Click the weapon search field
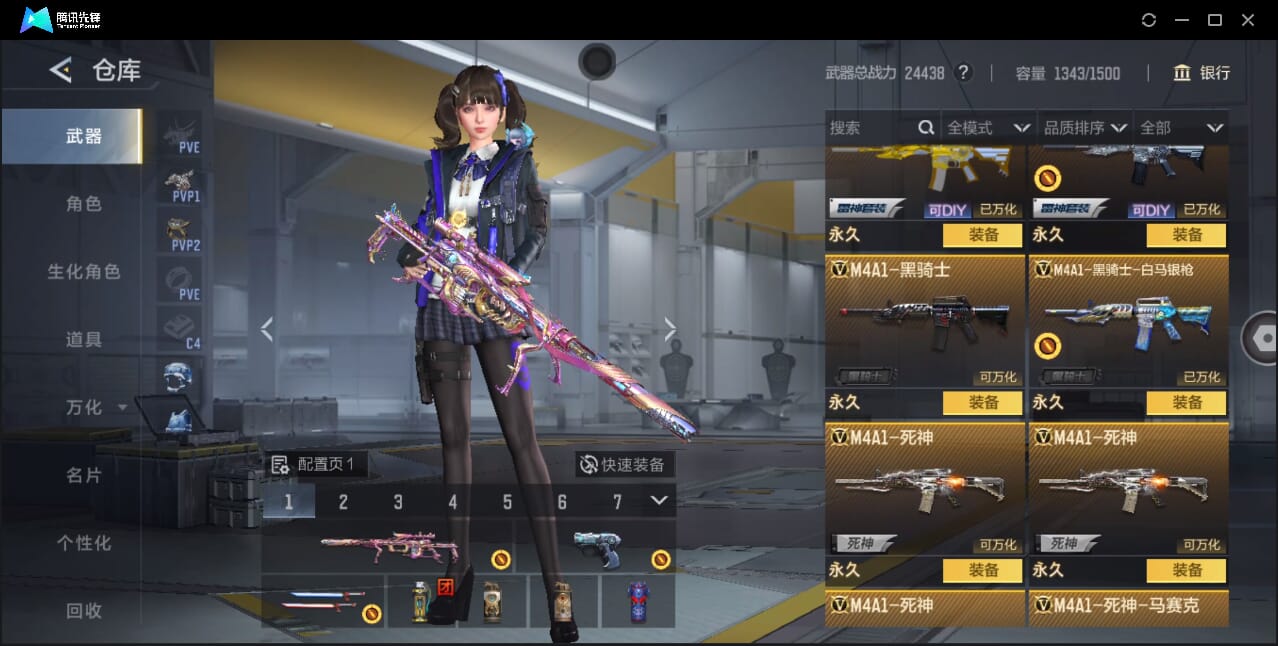Viewport: 1278px width, 646px height. pos(872,128)
